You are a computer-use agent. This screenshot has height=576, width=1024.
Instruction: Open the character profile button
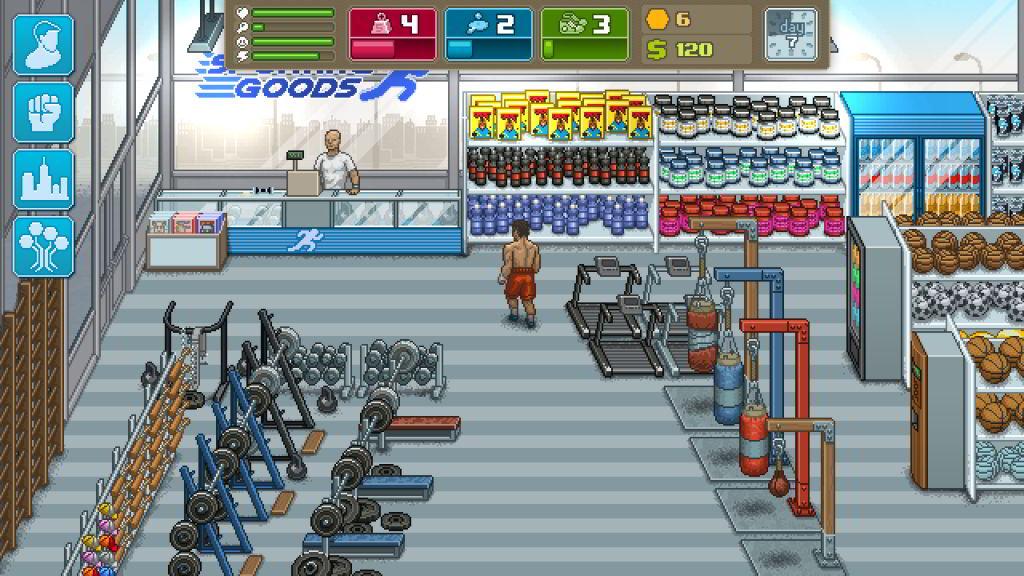(43, 45)
